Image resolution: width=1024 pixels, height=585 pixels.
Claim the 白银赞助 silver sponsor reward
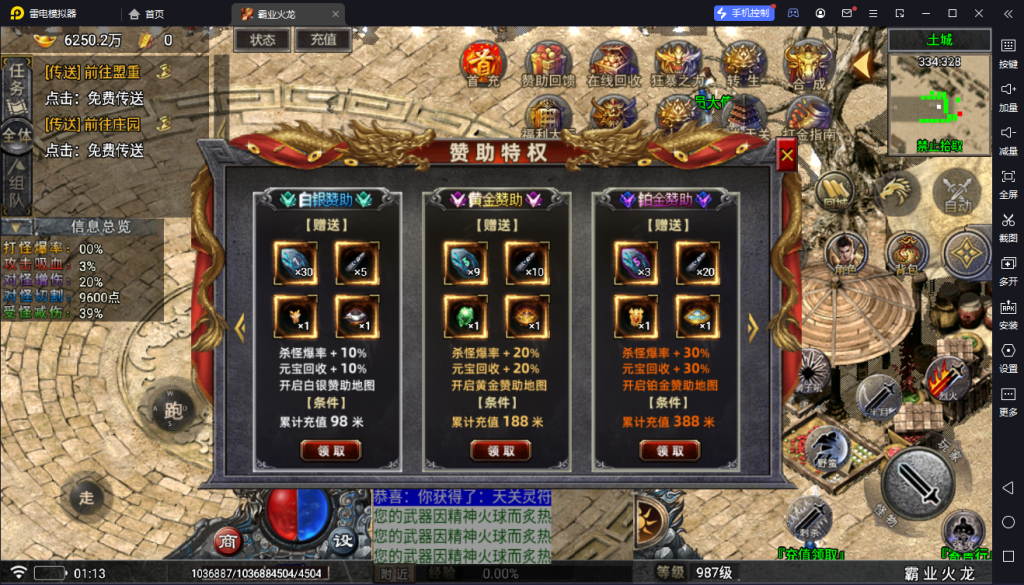point(331,451)
